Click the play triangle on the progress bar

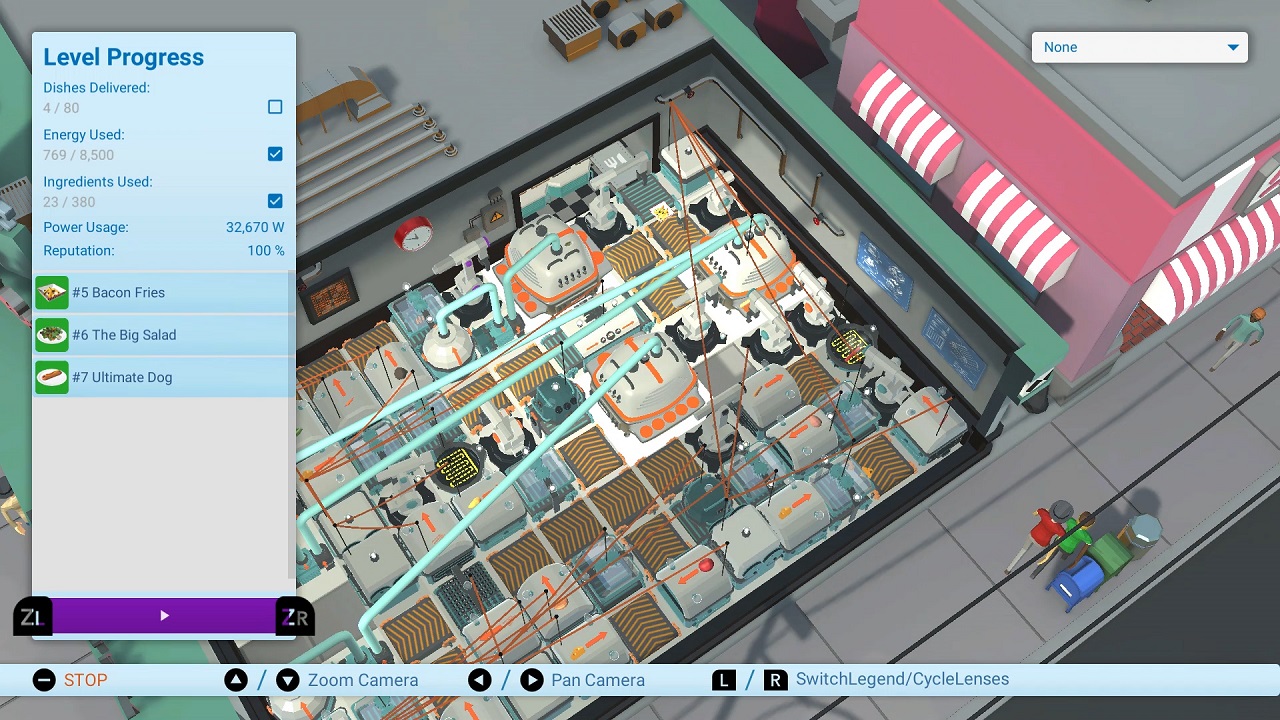(x=164, y=616)
